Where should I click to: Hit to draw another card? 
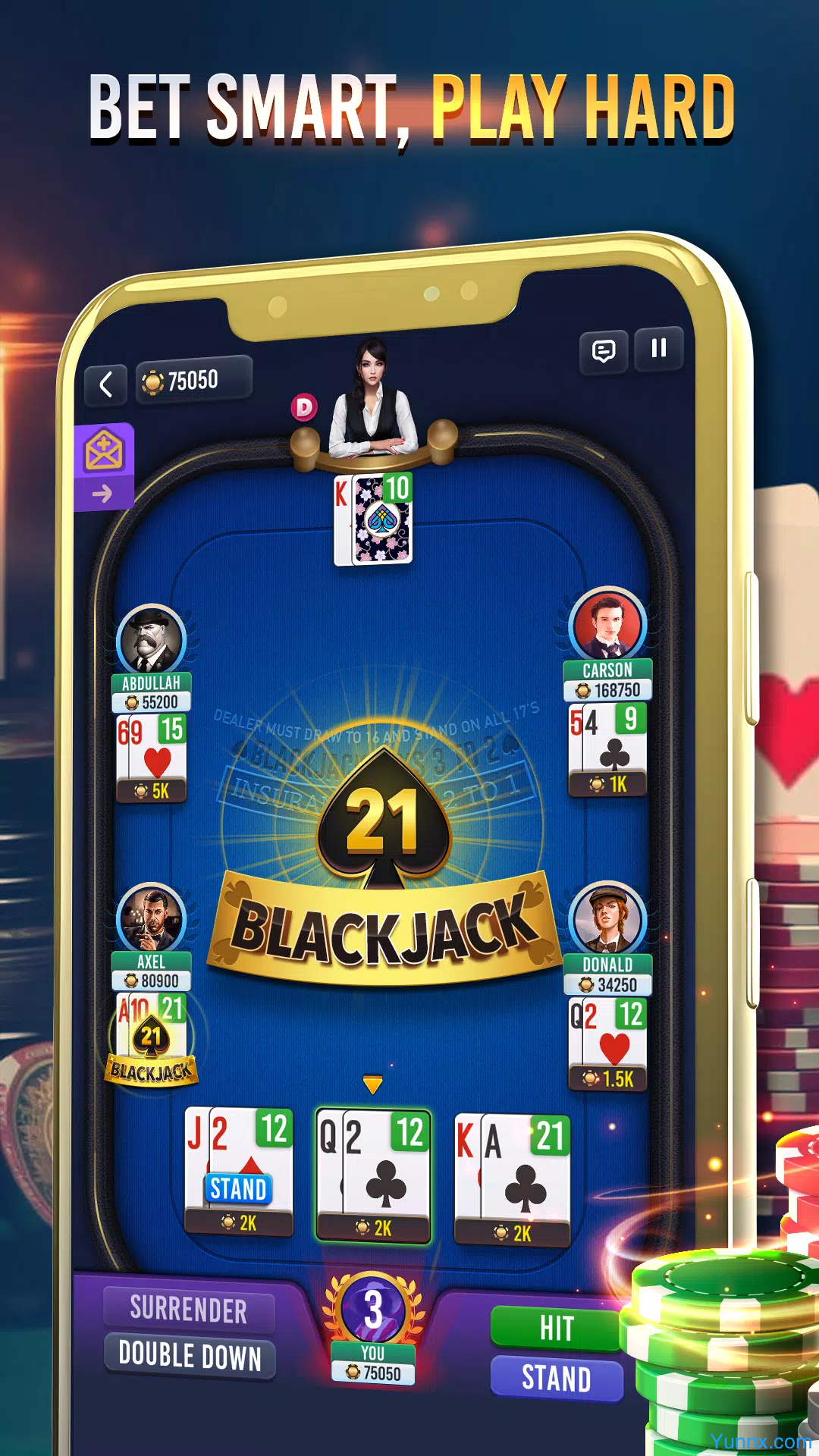[556, 1328]
